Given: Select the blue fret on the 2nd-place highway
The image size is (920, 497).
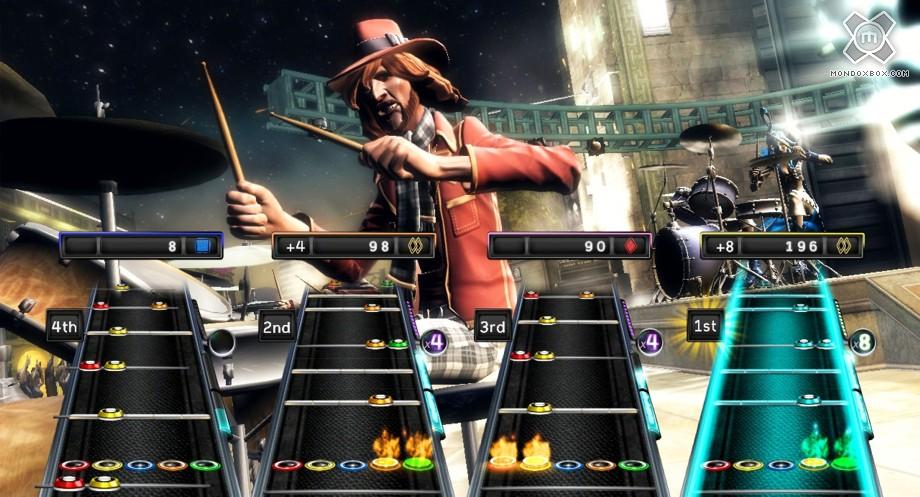Looking at the screenshot, I should pos(352,465).
